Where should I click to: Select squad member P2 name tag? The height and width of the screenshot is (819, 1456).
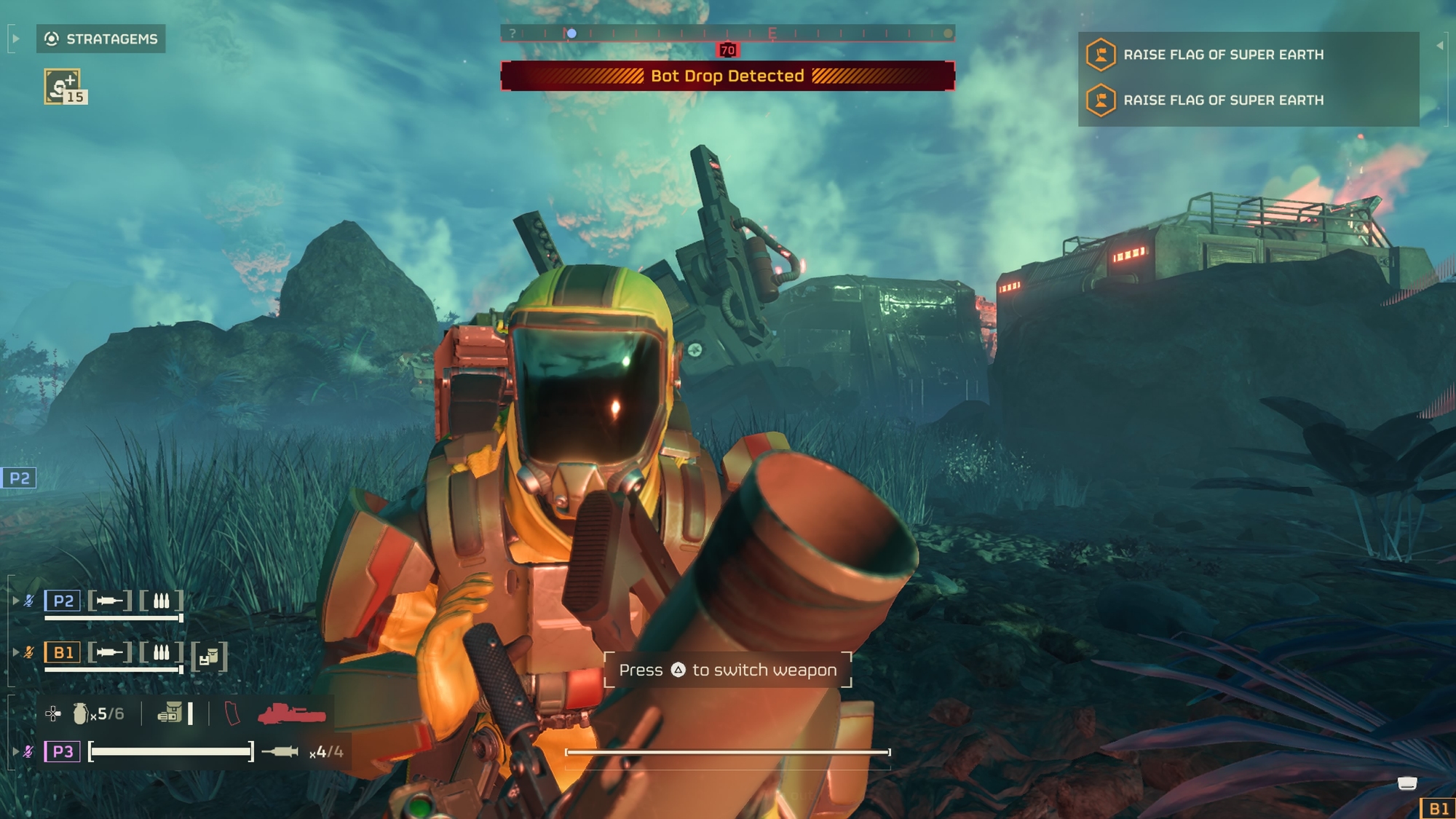(x=63, y=601)
